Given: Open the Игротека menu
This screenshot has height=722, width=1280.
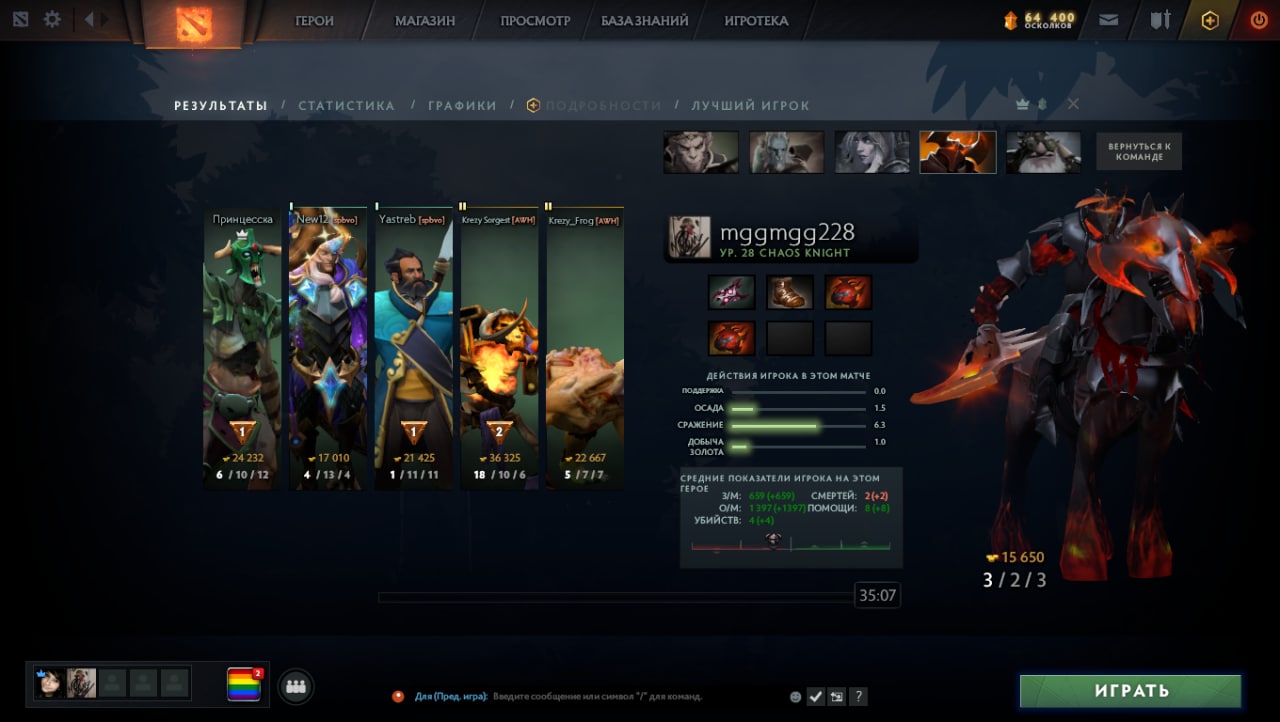Looking at the screenshot, I should click(x=756, y=21).
